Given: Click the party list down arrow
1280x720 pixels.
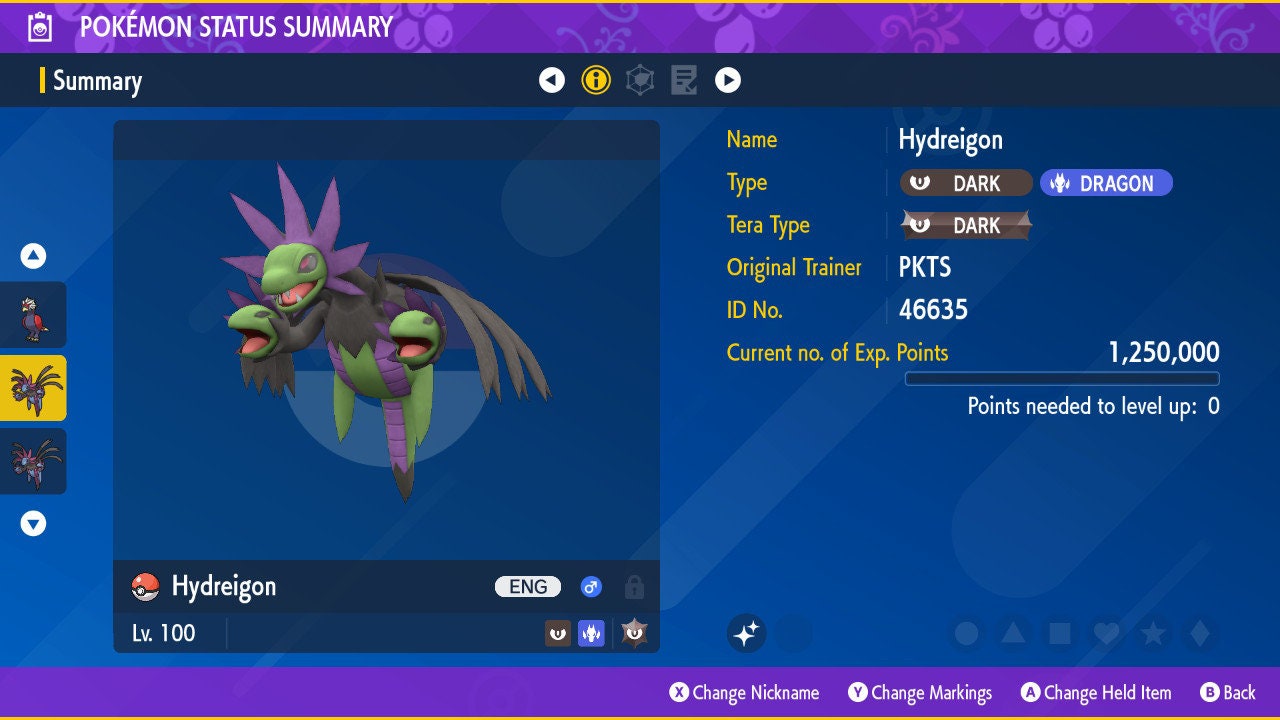Looking at the screenshot, I should click(x=33, y=523).
